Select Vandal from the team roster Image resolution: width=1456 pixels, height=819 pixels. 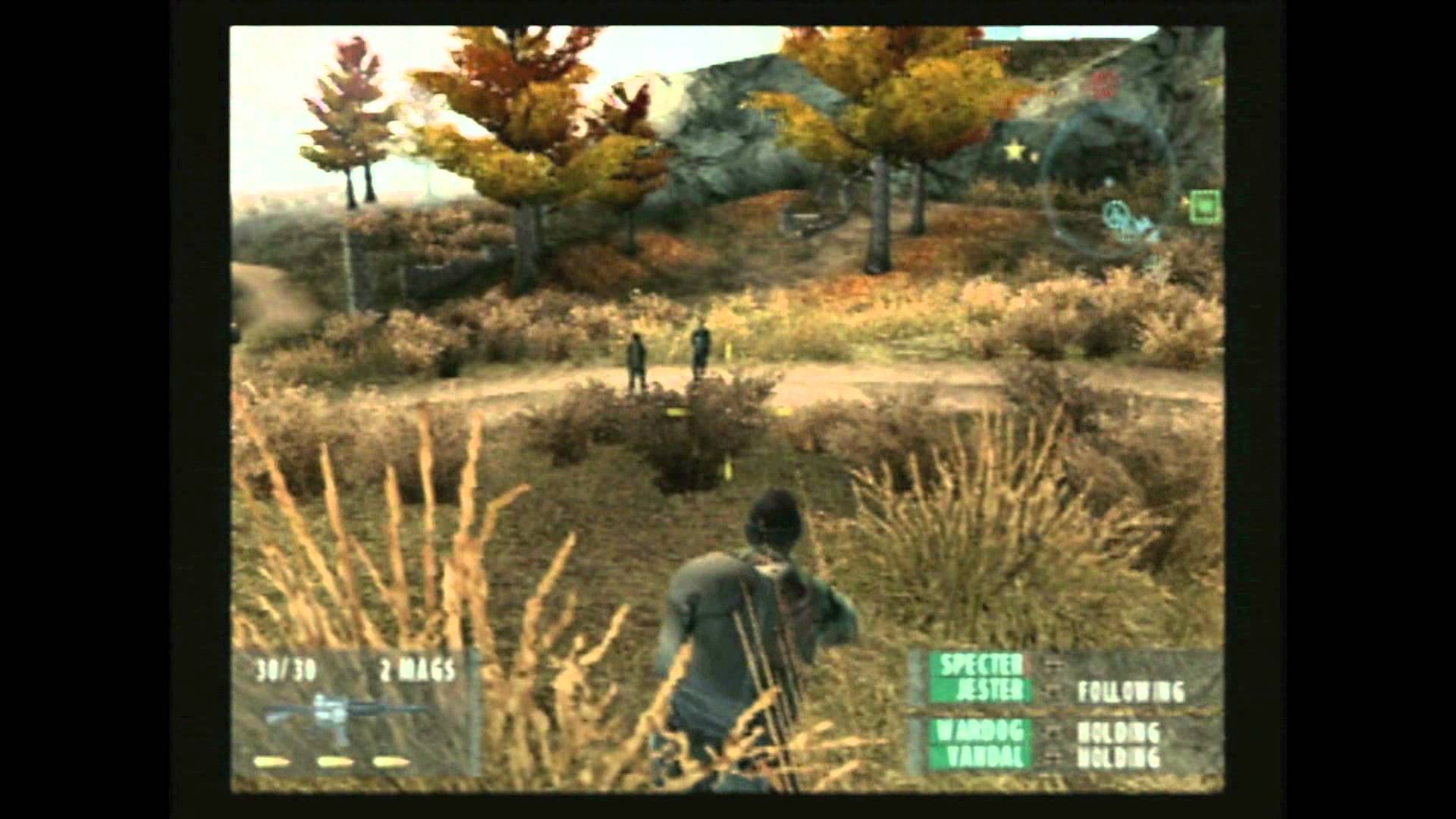[x=984, y=757]
